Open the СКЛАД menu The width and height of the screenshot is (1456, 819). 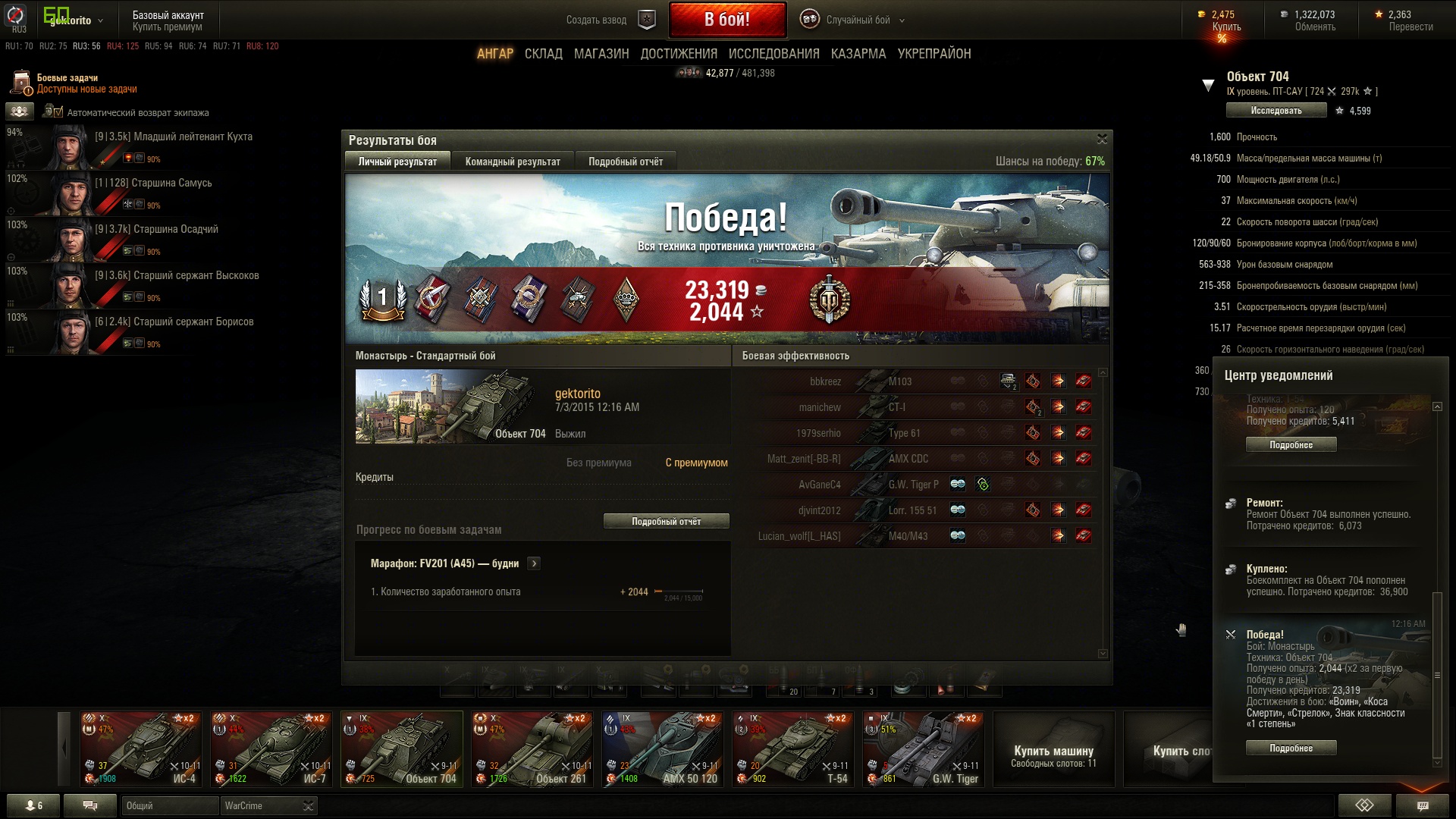click(543, 54)
